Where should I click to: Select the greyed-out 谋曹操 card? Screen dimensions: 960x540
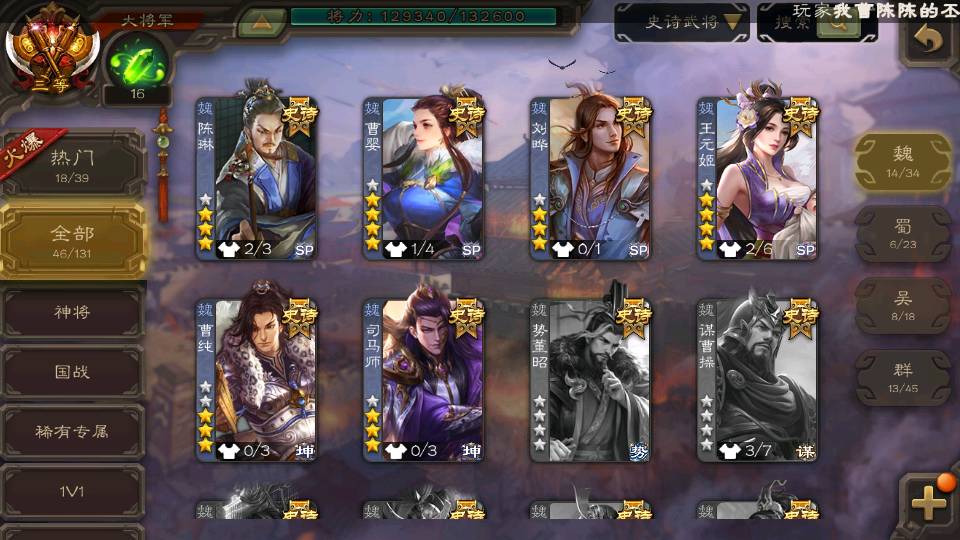[x=757, y=380]
